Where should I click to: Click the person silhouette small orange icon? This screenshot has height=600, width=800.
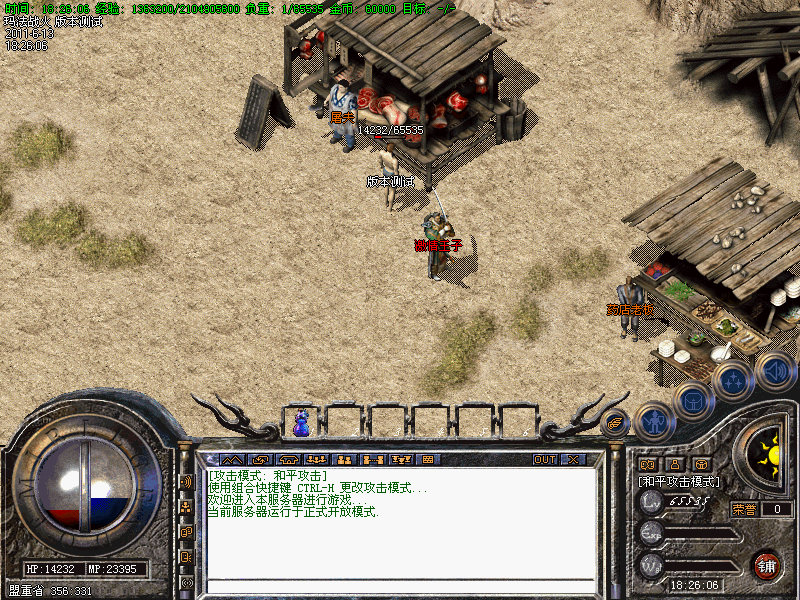point(675,464)
